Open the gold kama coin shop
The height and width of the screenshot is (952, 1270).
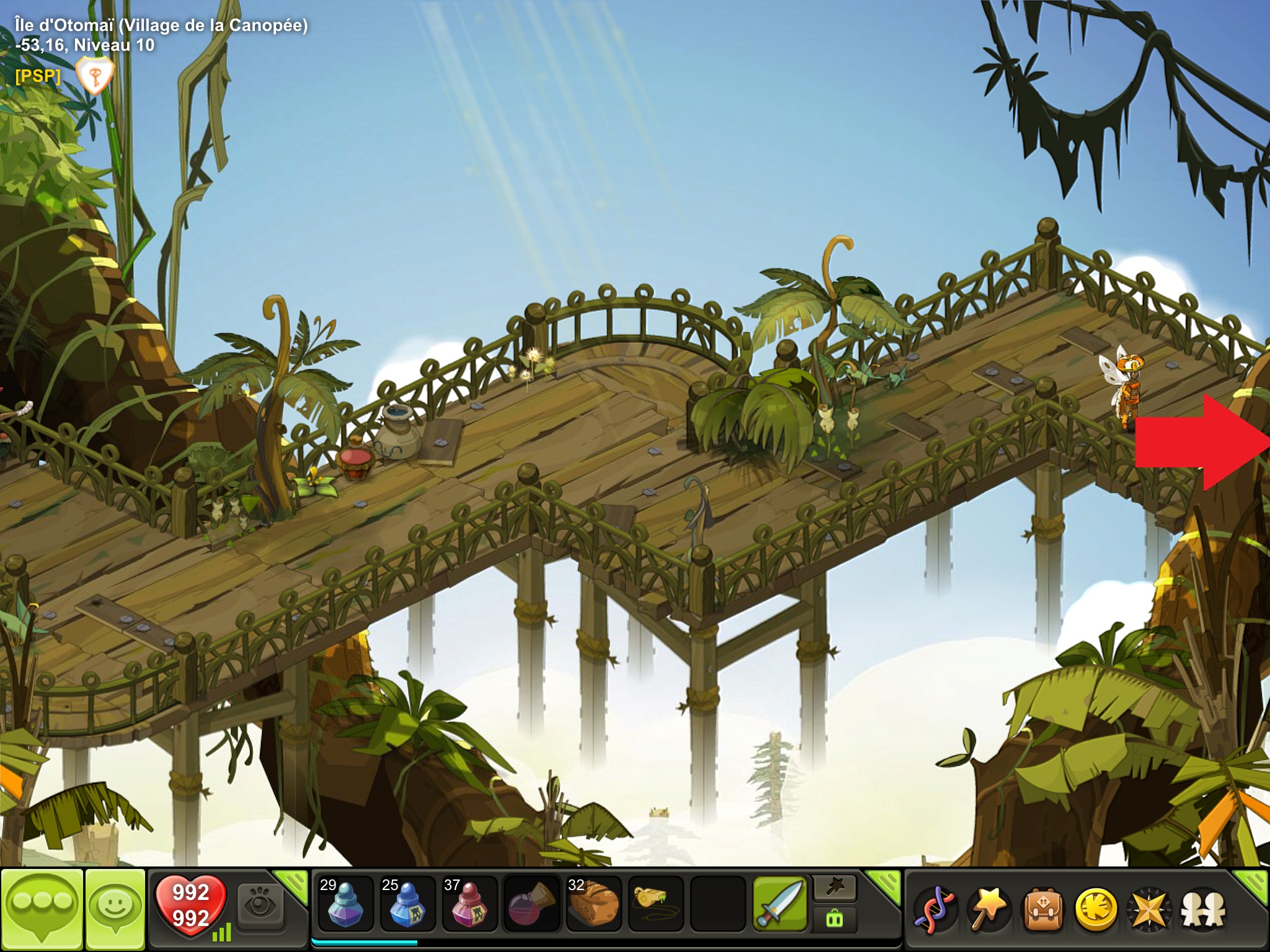coord(1096,909)
